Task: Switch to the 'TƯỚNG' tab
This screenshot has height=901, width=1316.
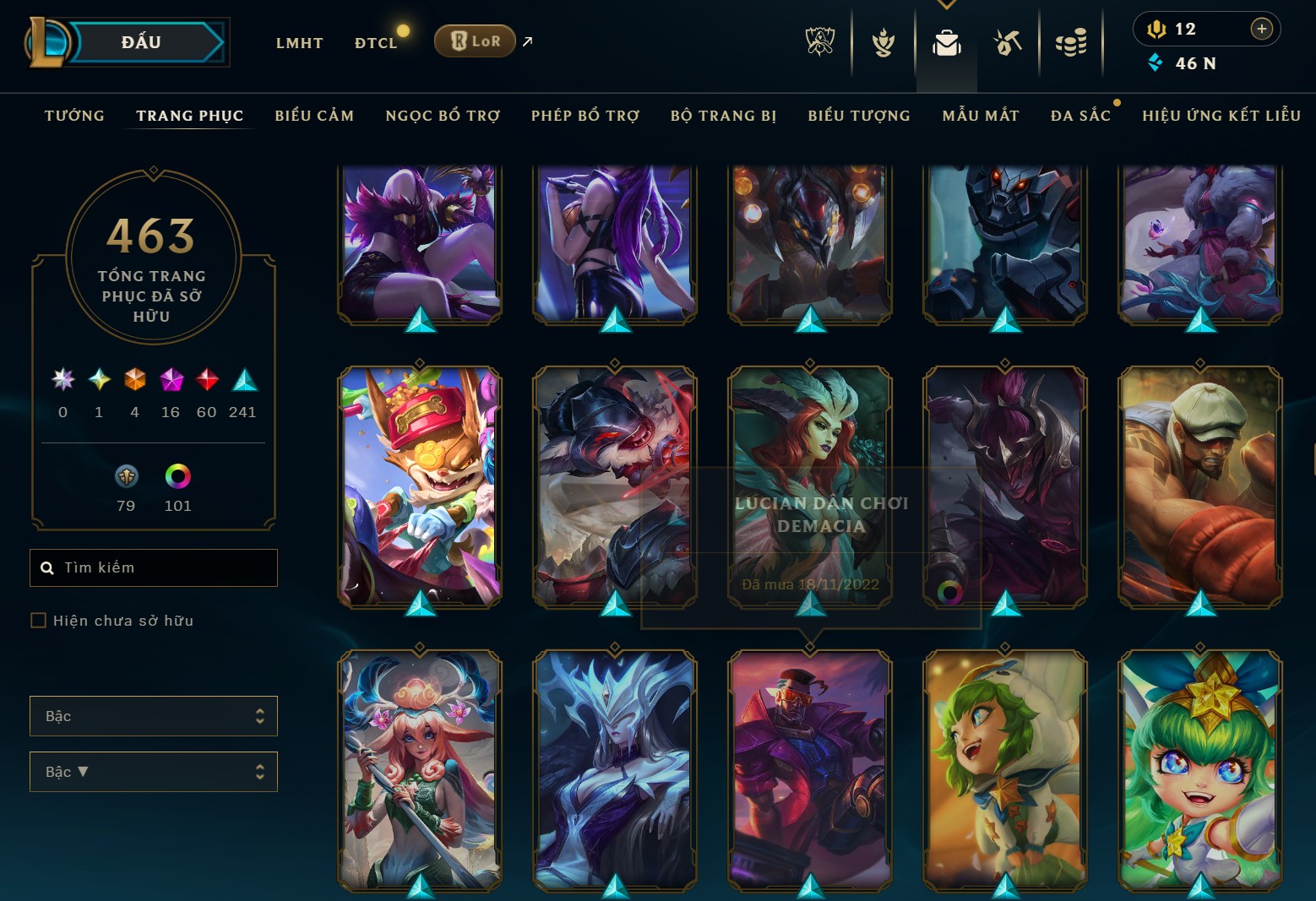Action: point(74,116)
